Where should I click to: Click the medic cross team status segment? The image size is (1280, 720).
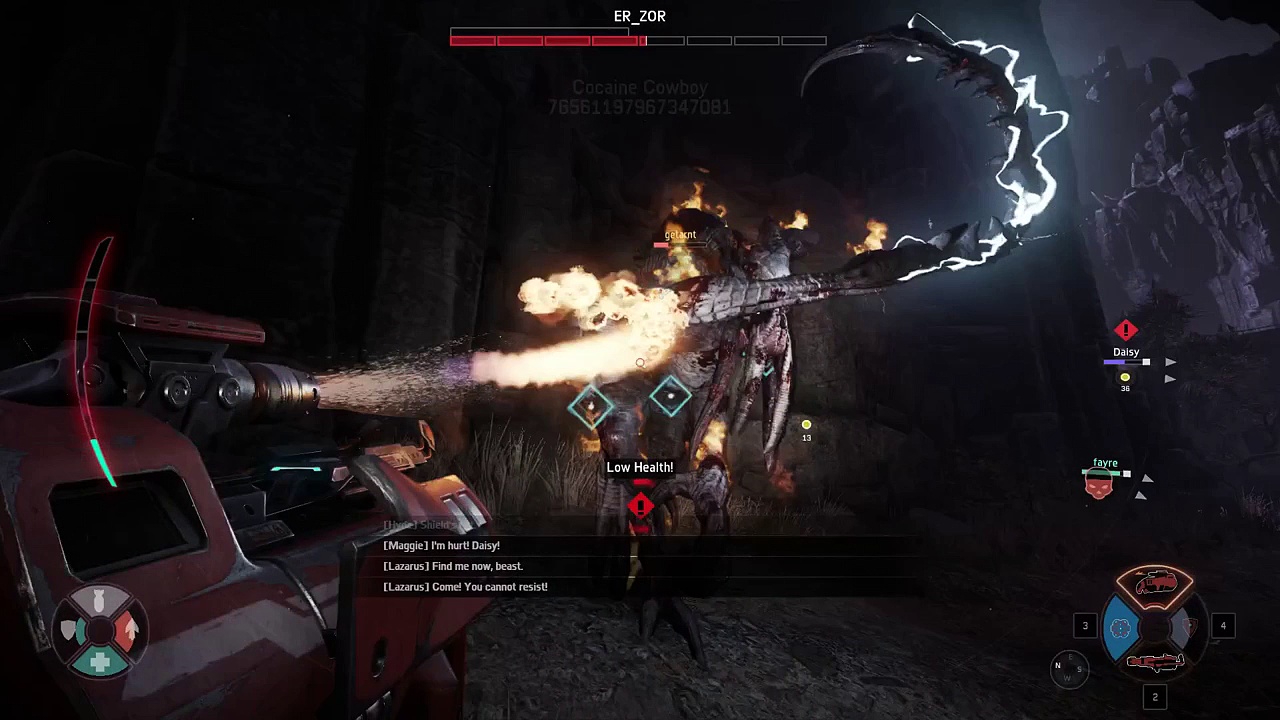click(x=100, y=662)
